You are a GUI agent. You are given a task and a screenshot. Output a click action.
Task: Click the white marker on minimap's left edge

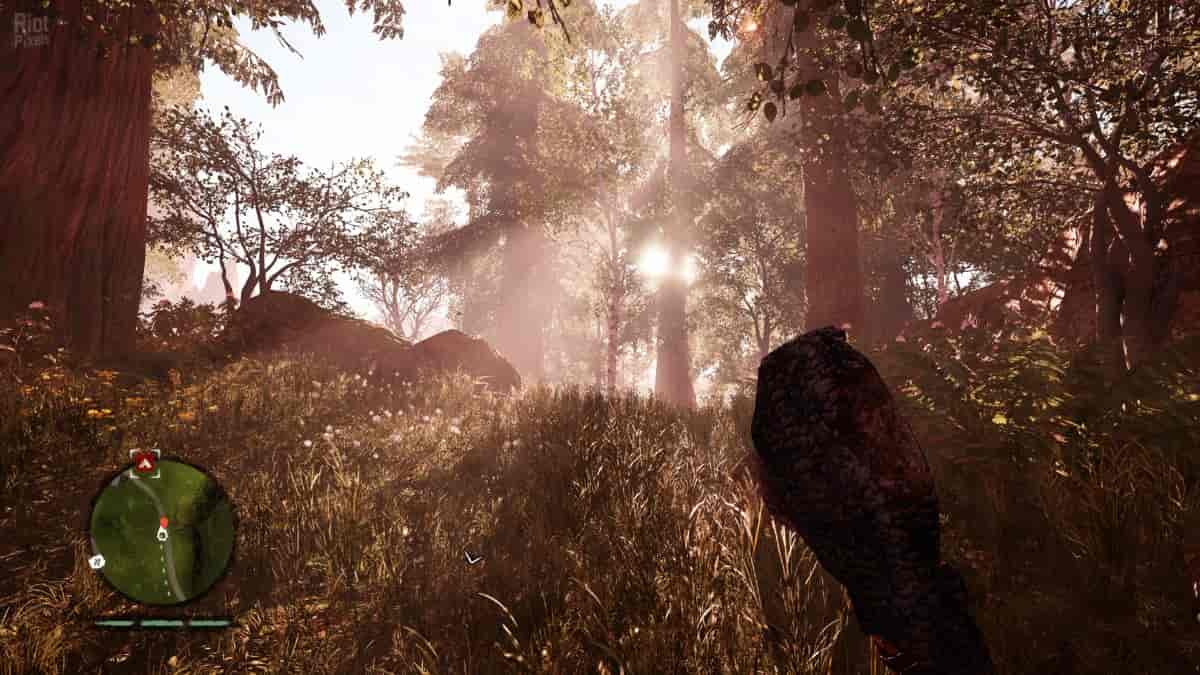(x=97, y=562)
